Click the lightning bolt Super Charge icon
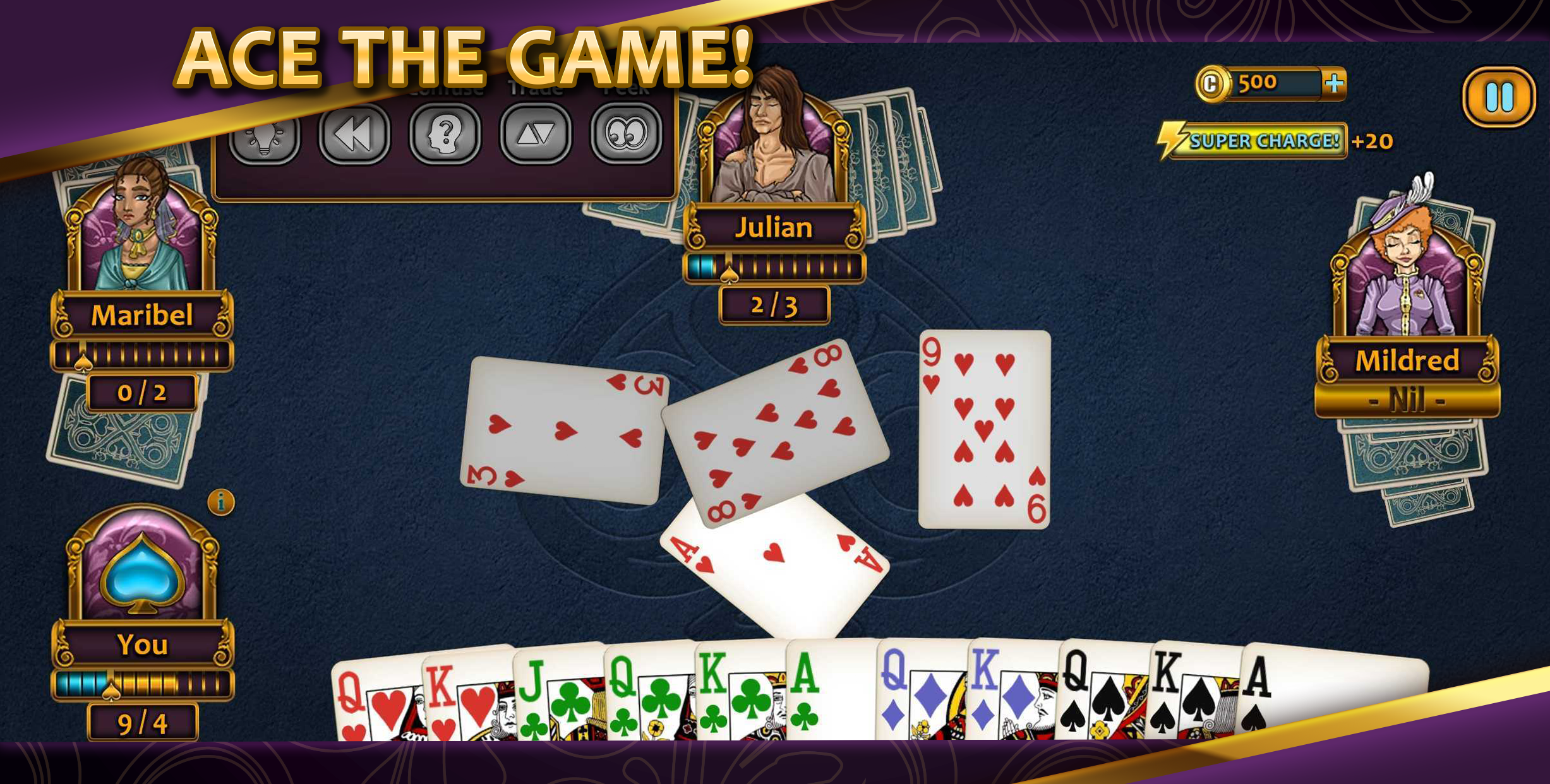 1174,139
